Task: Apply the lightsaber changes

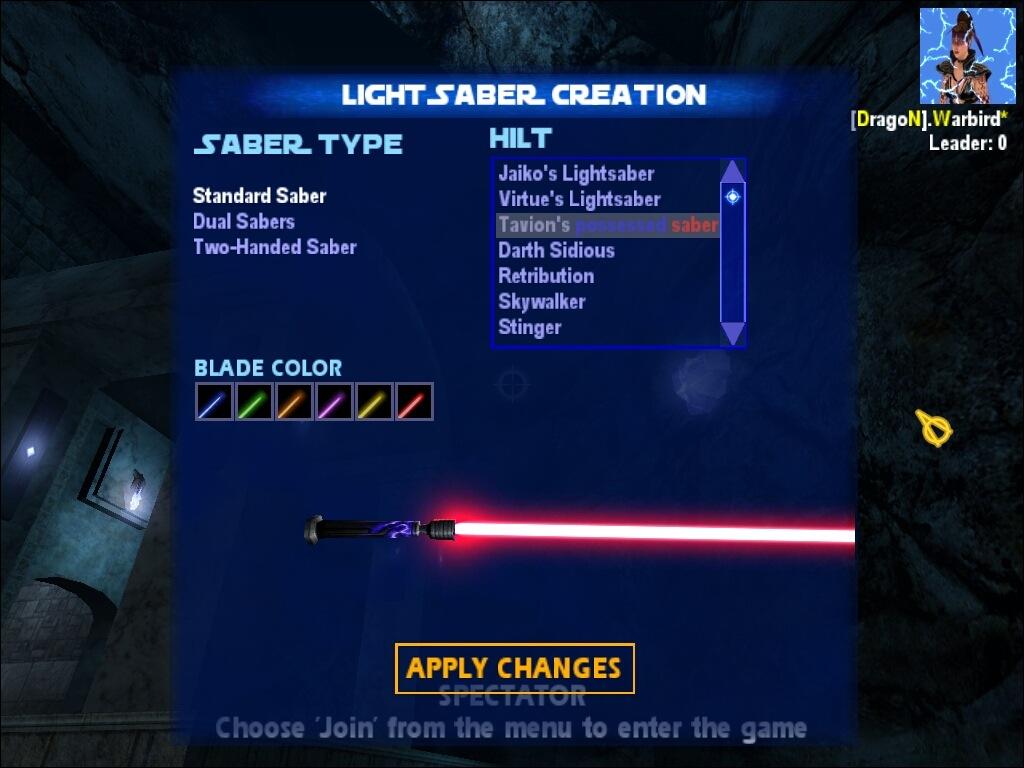Action: [514, 668]
